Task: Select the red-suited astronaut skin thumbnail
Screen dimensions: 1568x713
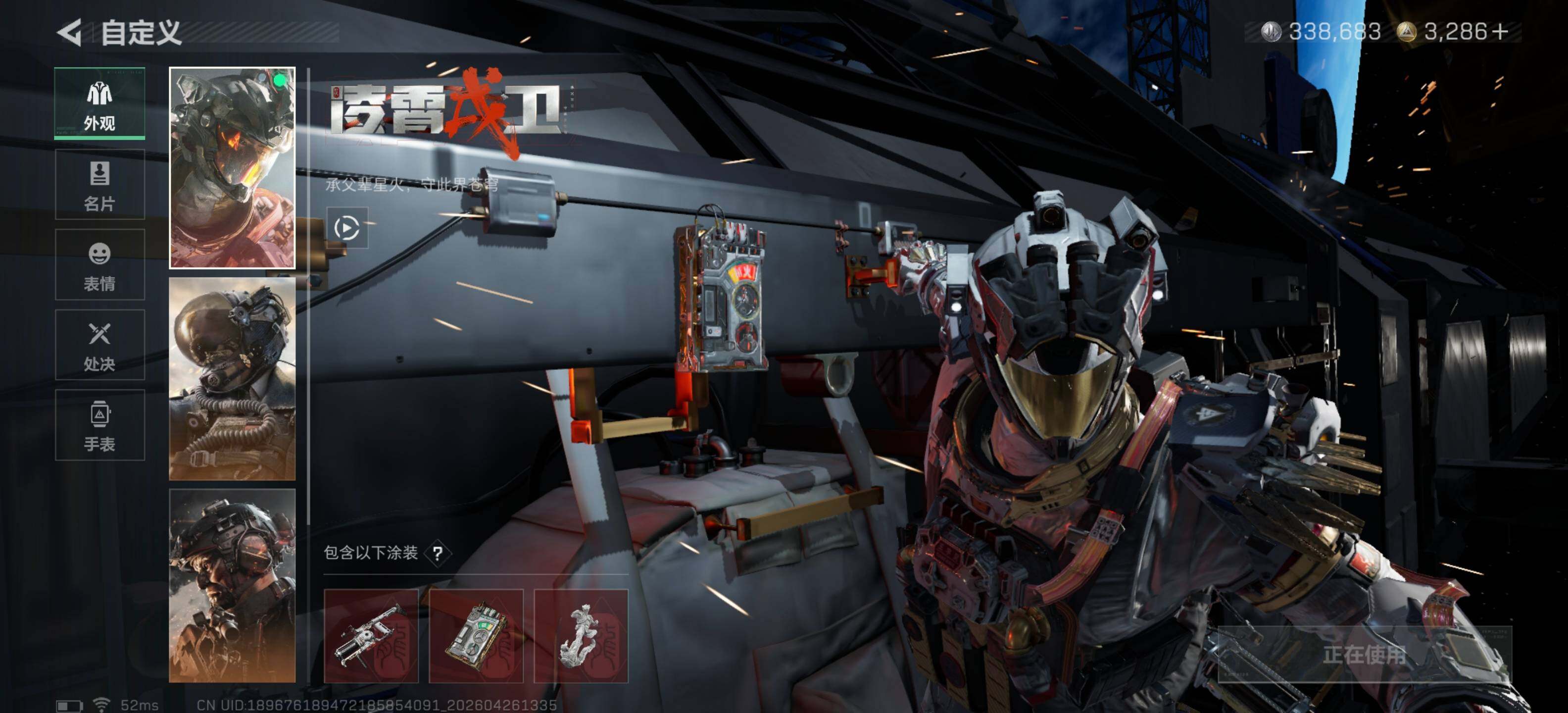Action: click(x=232, y=168)
